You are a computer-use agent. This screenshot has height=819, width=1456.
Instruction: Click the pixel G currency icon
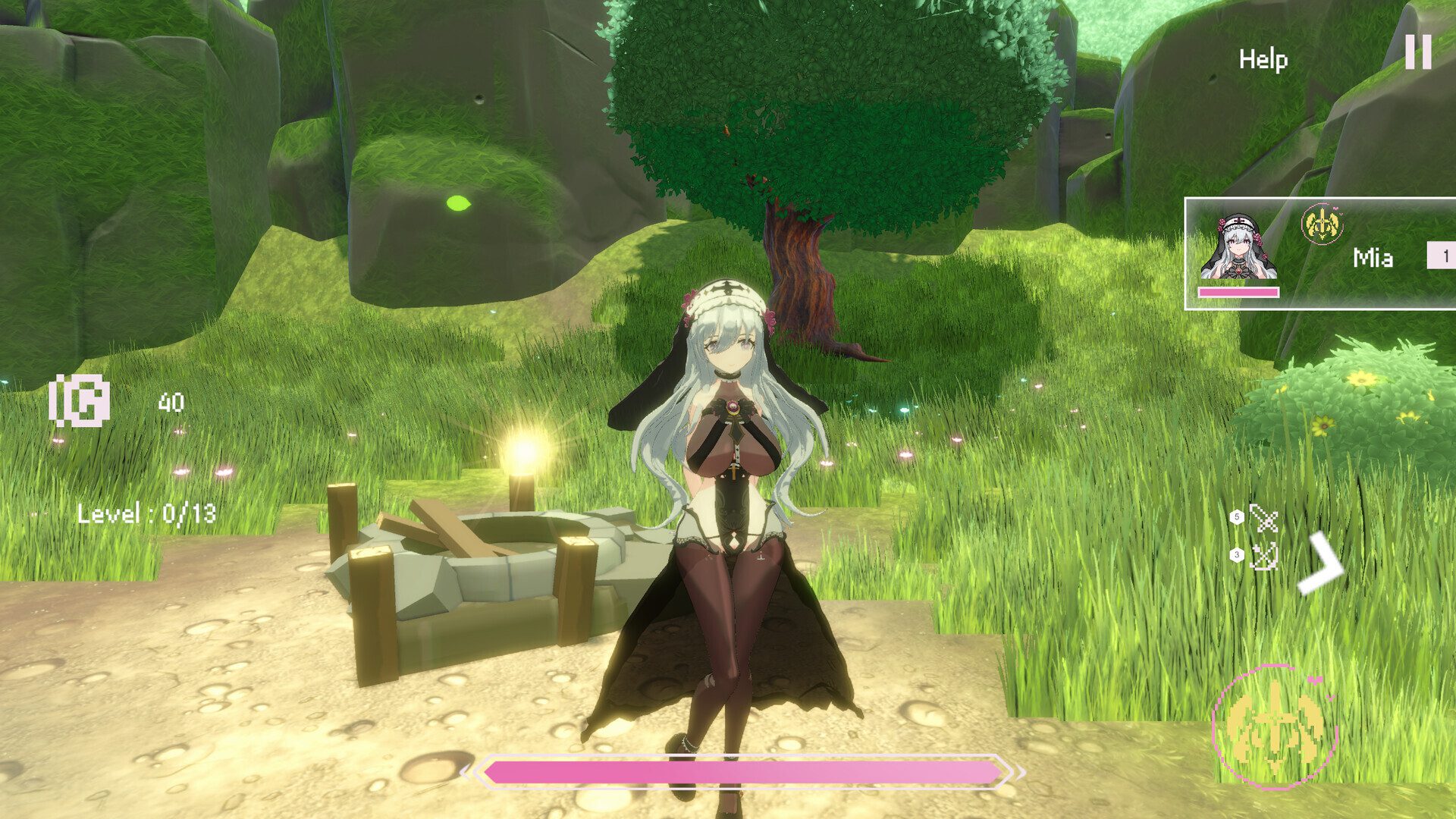coord(80,401)
